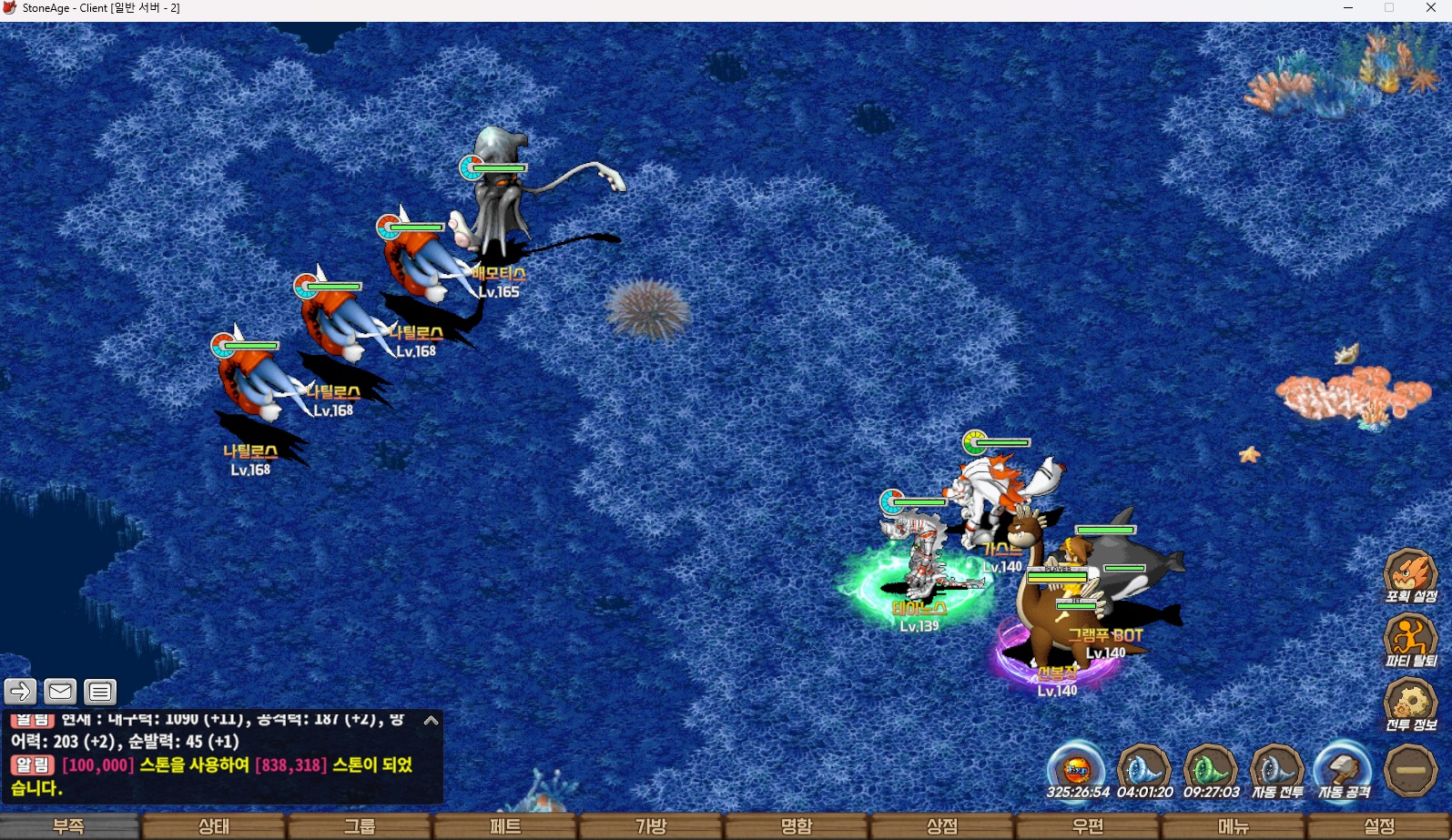This screenshot has width=1452, height=840.
Task: Open the 설정 (settings) menu
Action: (1379, 826)
